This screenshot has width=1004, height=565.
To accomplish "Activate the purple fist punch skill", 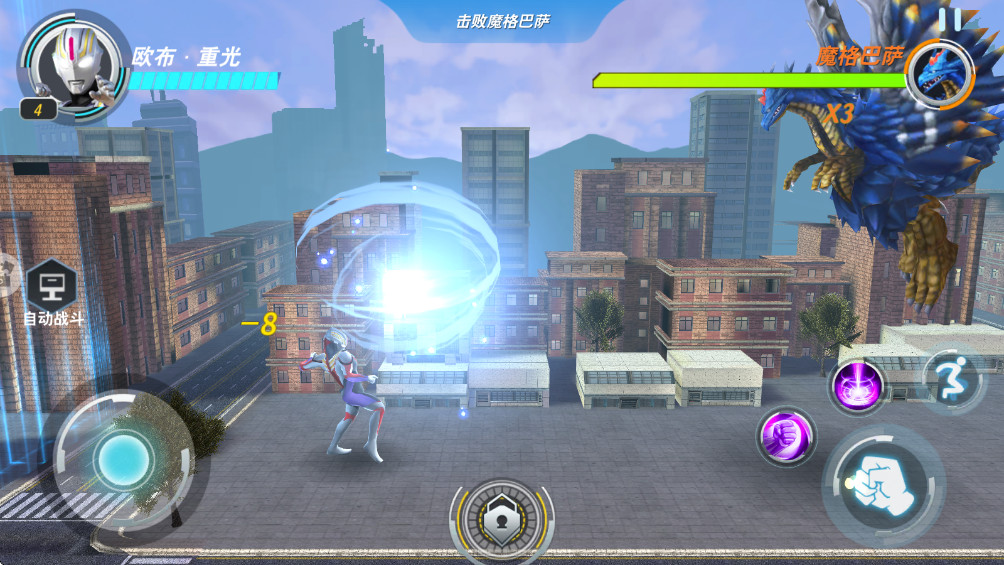I will click(785, 437).
